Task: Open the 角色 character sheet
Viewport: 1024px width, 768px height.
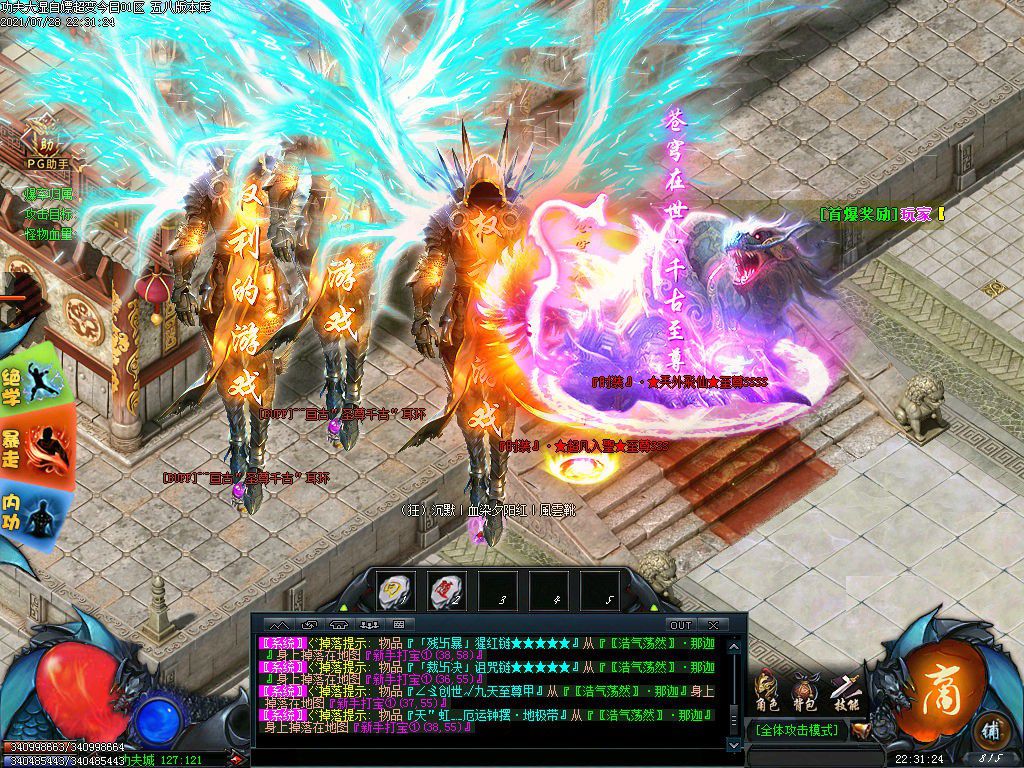Action: pyautogui.click(x=767, y=691)
